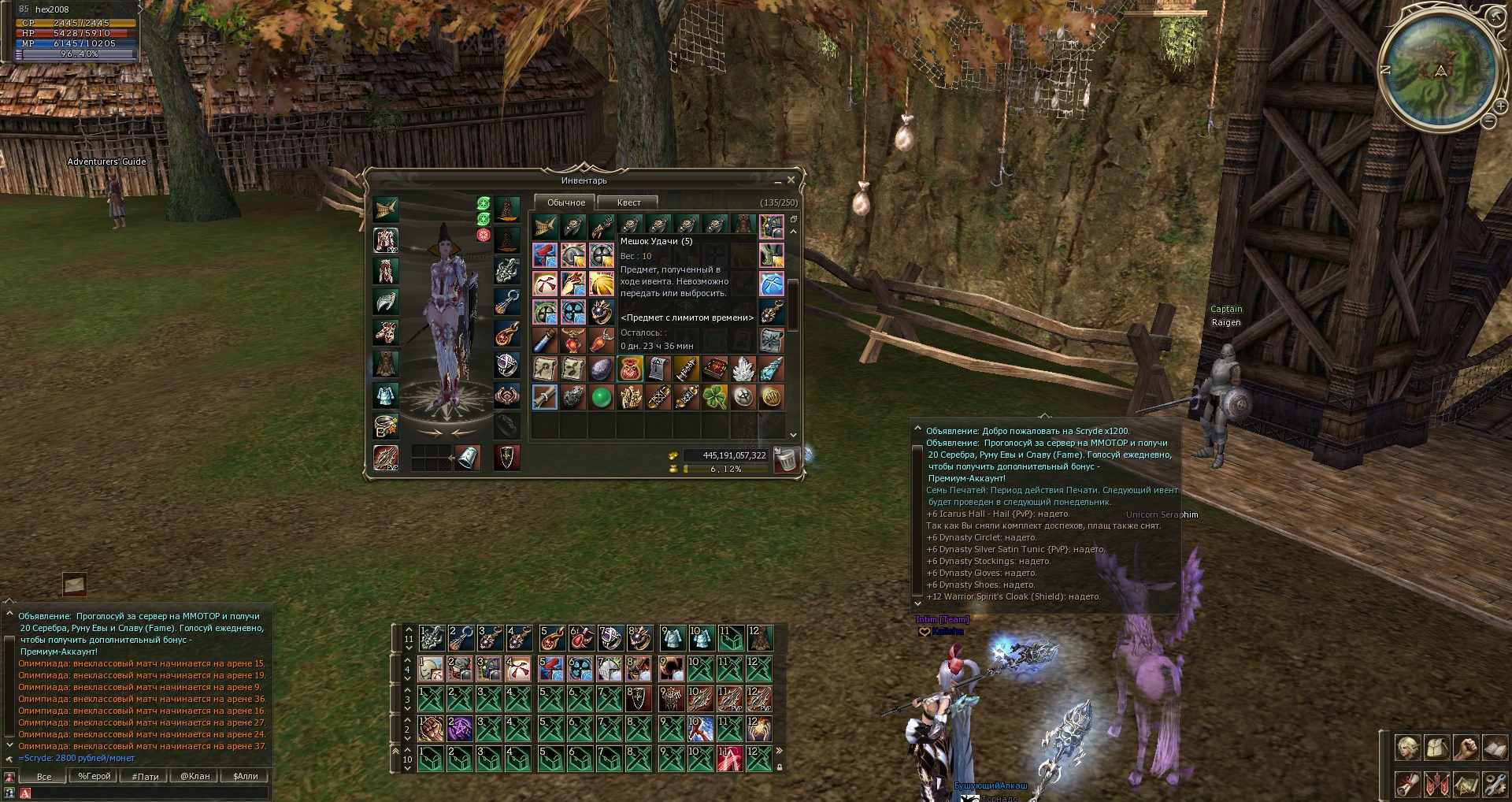Toggle the hotbar lock icon
Screen dimensions: 1512x802
pyautogui.click(x=780, y=767)
